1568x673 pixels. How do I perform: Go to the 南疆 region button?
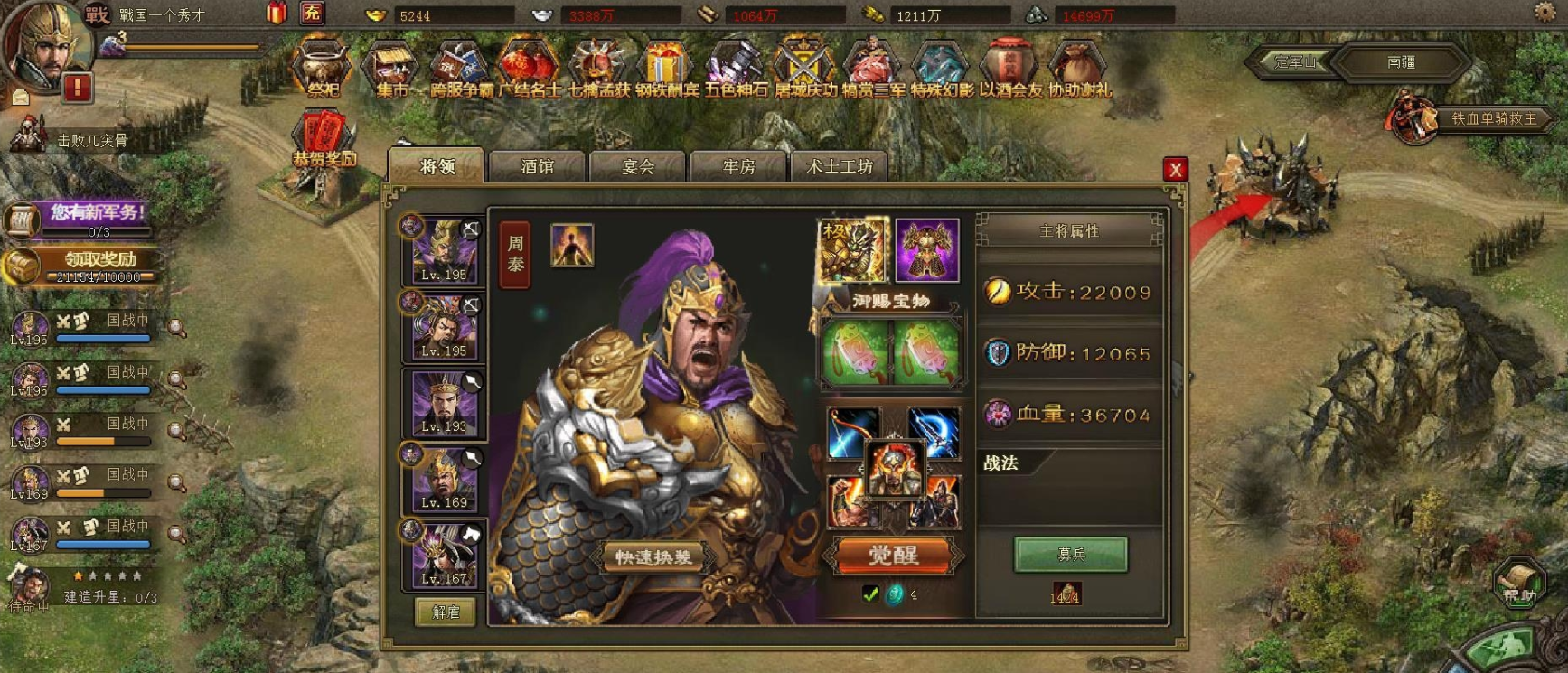point(1401,62)
